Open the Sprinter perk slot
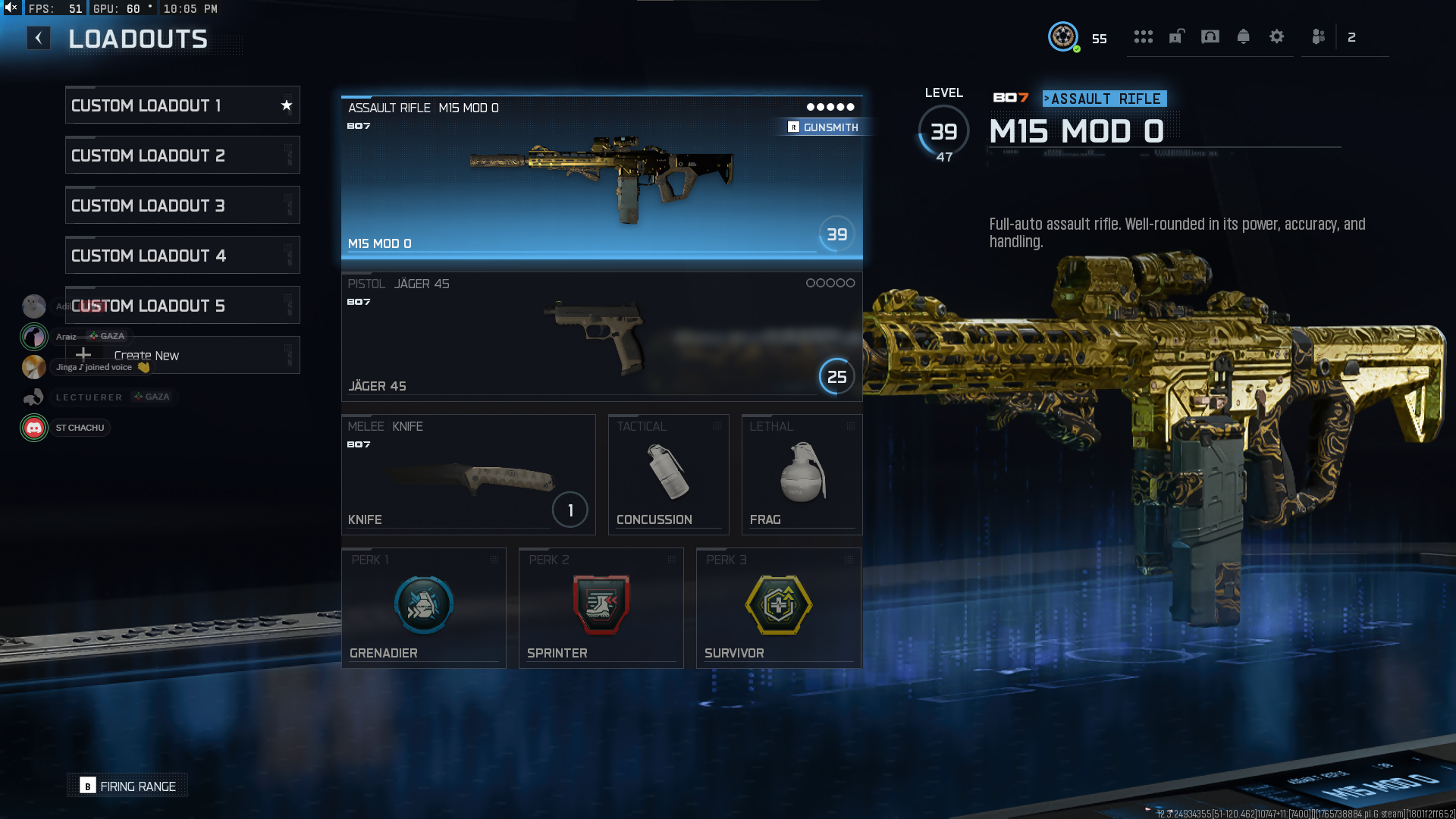 [x=601, y=608]
